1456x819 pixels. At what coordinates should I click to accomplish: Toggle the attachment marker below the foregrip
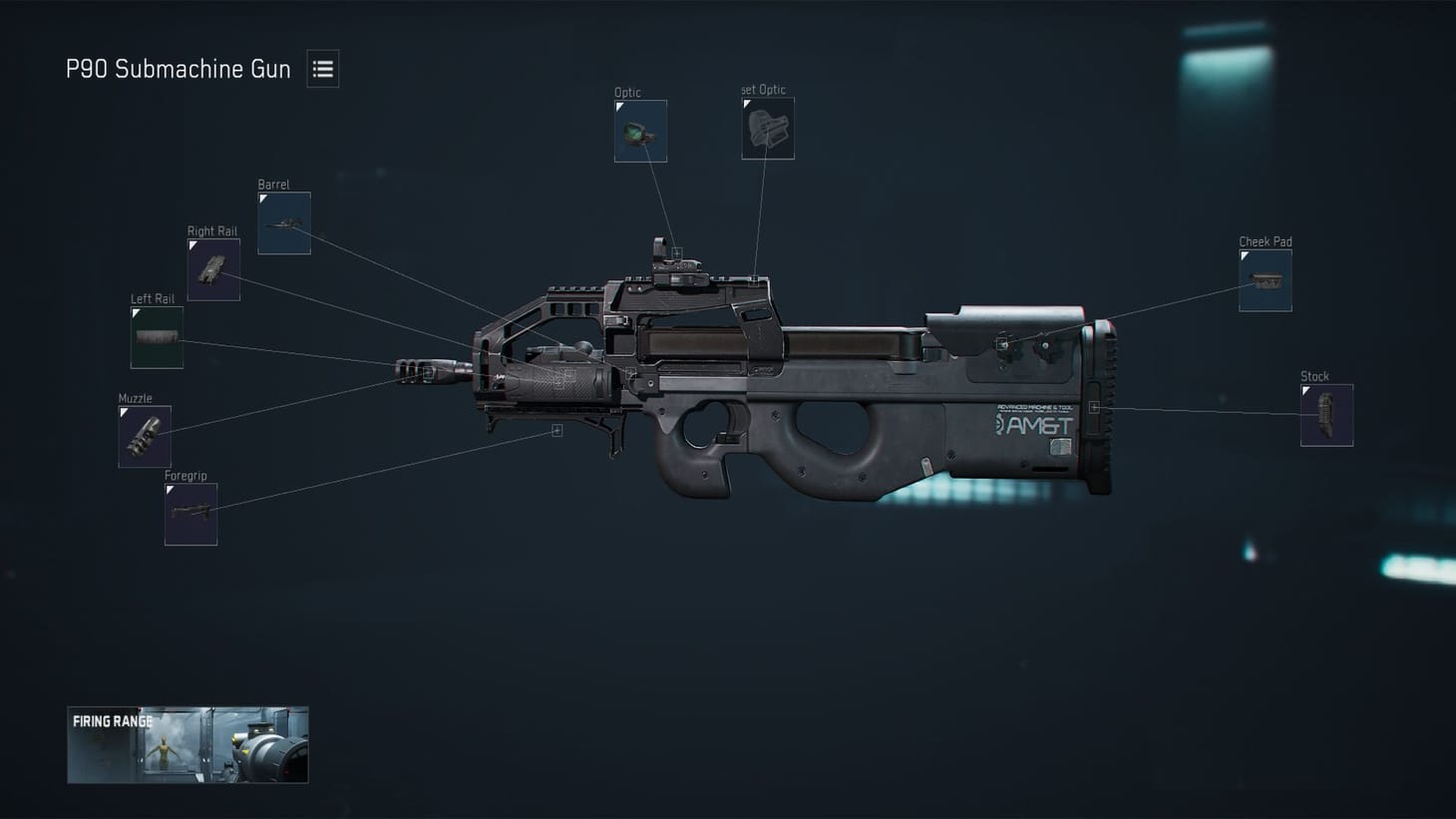[556, 429]
